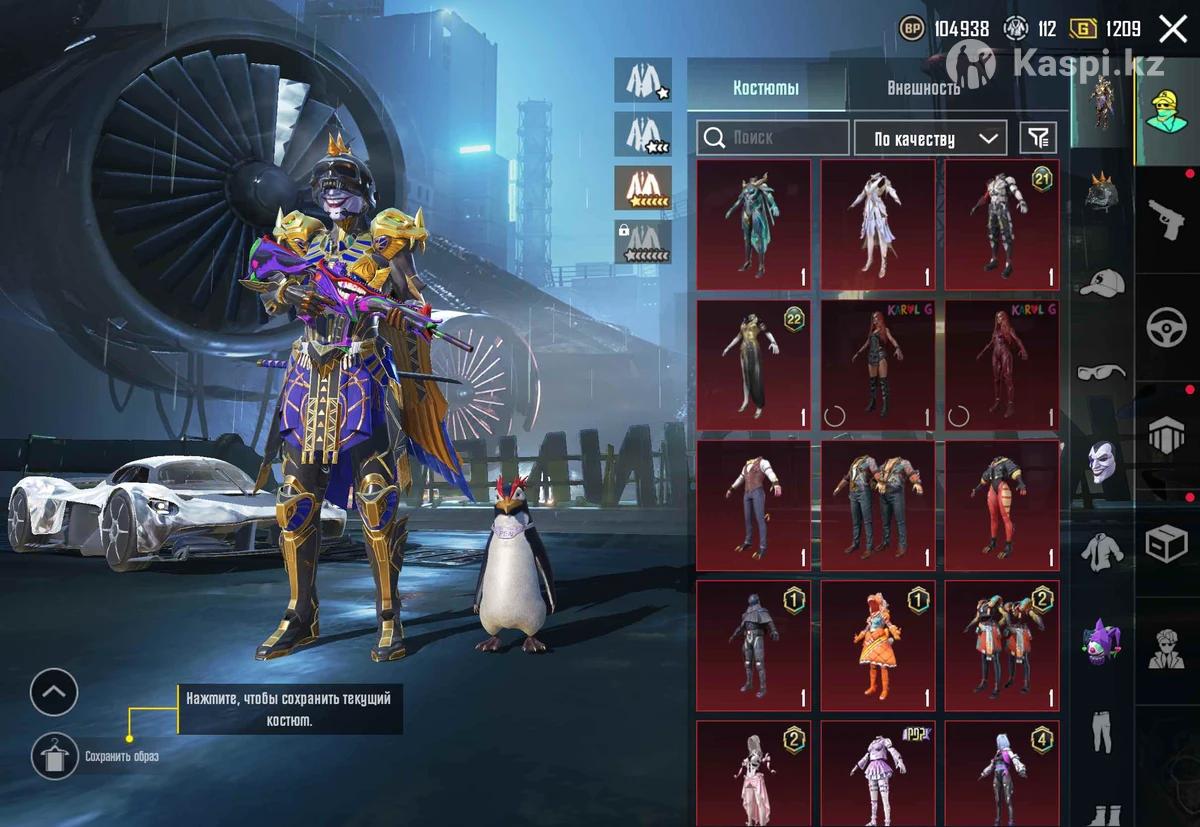Select the orange pumpkin dress costume

pos(877,646)
